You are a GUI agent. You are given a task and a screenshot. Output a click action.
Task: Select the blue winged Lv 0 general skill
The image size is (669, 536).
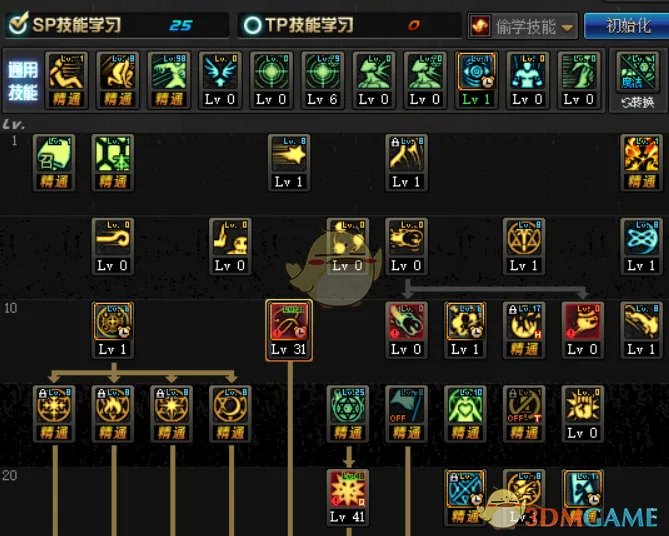pyautogui.click(x=219, y=73)
